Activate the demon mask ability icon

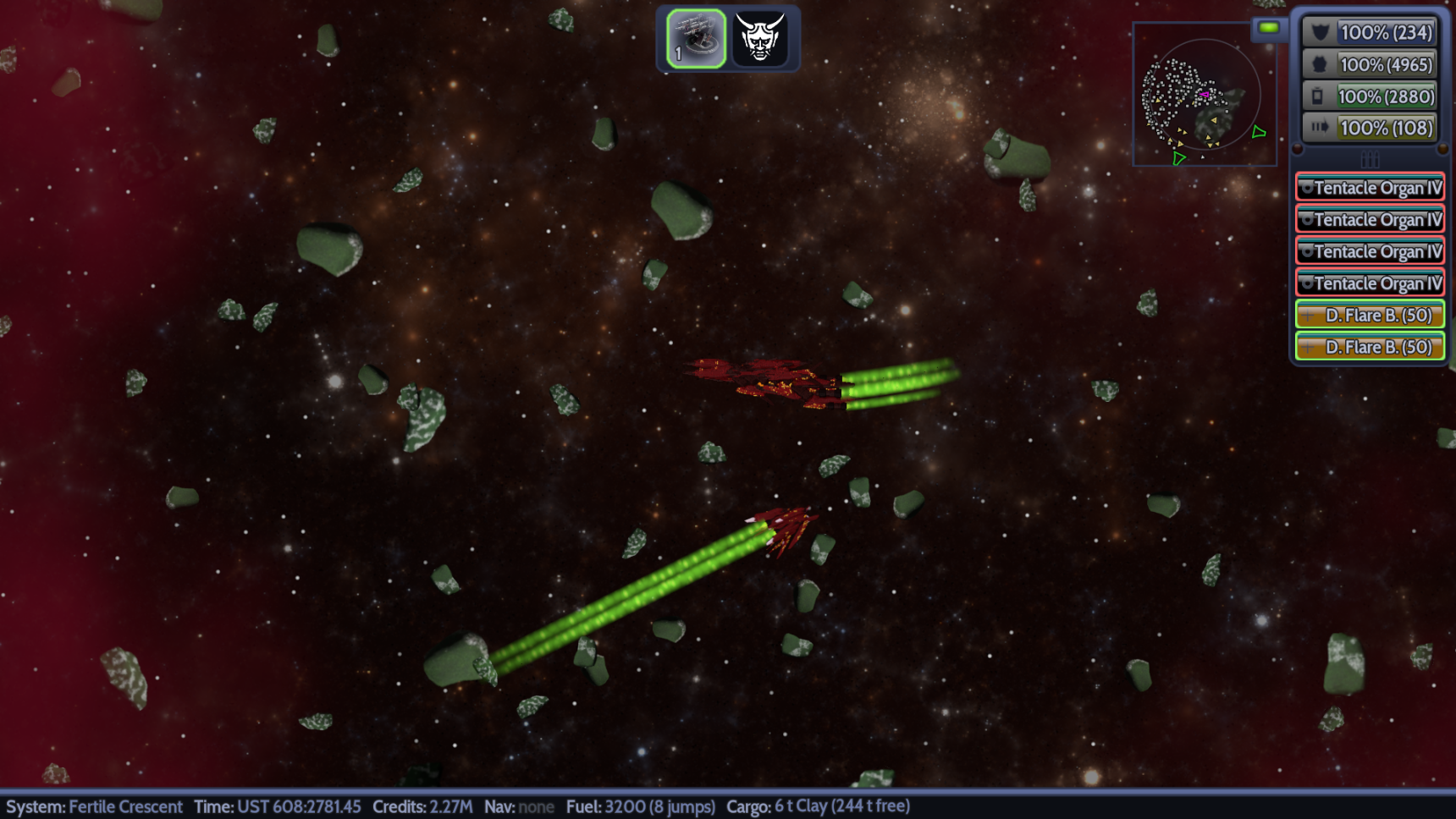(x=759, y=39)
